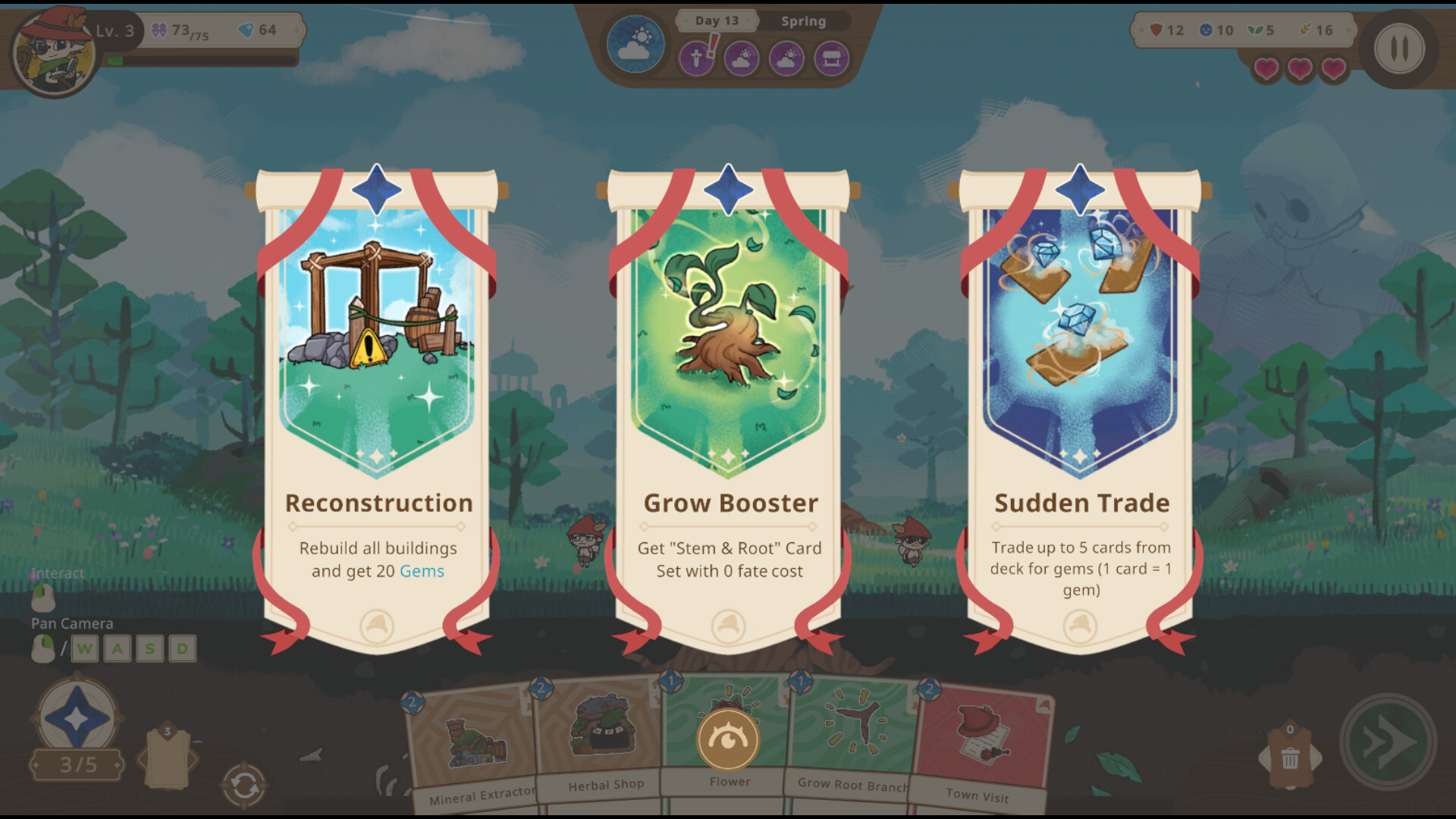Toggle the first cloudy-sun forecast day
1456x819 pixels.
tap(741, 59)
